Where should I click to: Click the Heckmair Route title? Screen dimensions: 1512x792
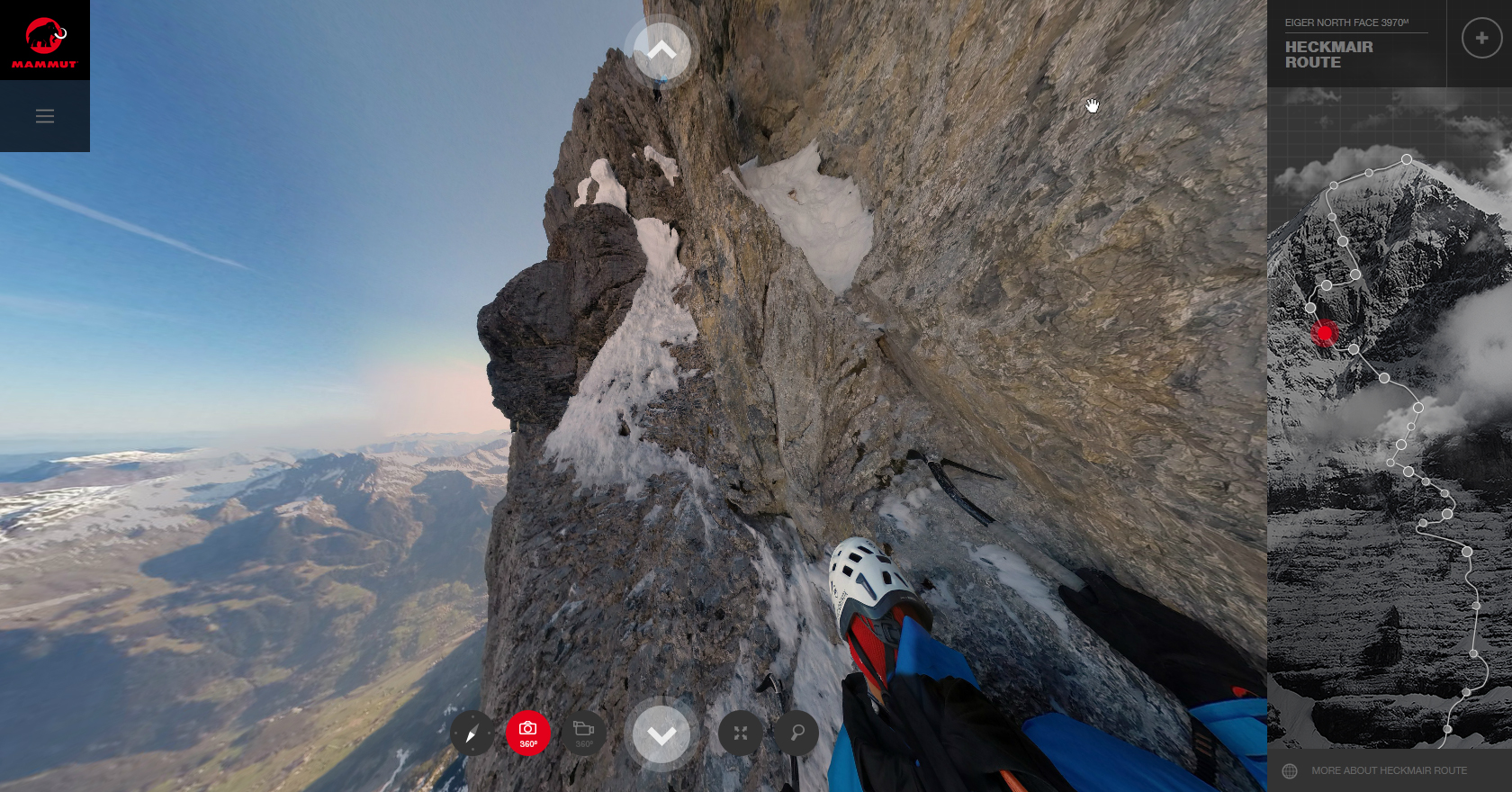click(x=1329, y=55)
